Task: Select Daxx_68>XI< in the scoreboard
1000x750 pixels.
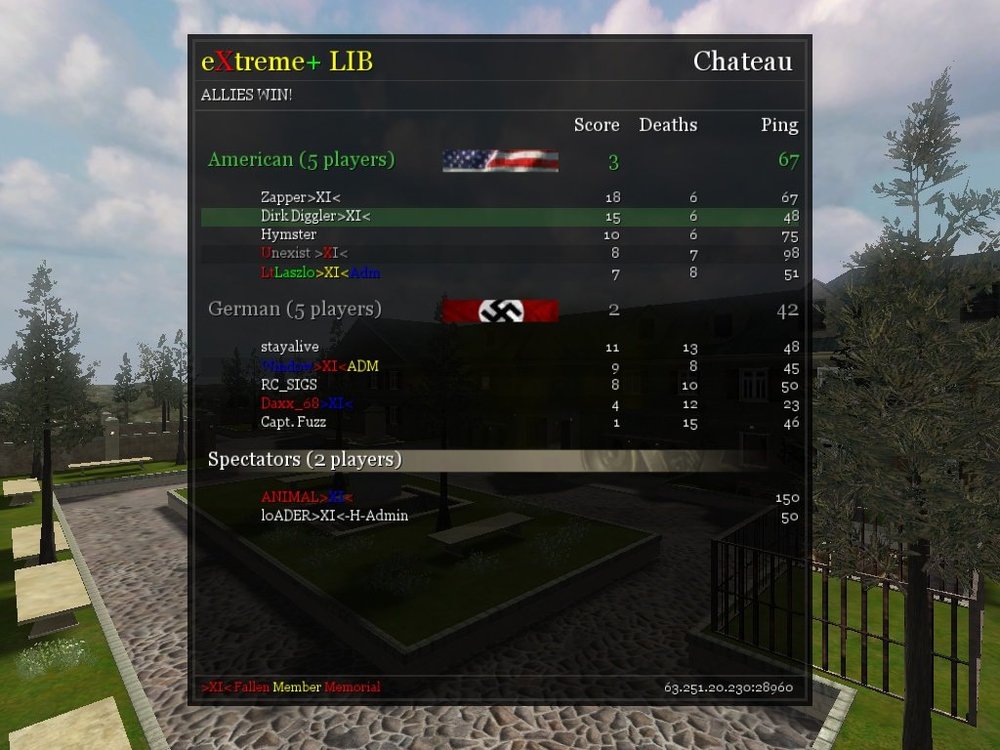Action: (x=307, y=403)
